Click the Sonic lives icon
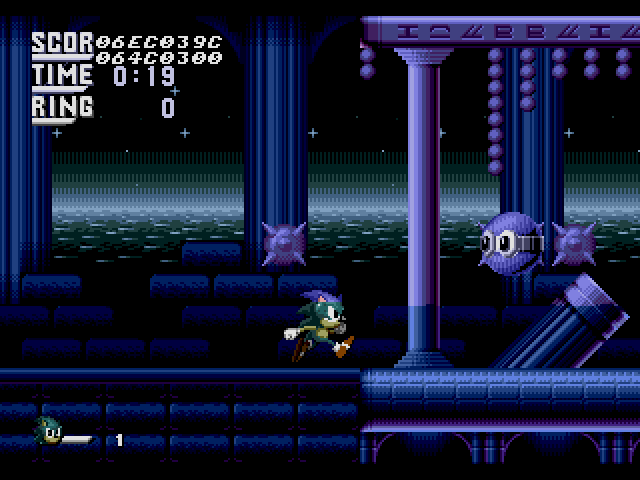The height and width of the screenshot is (480, 640). pos(48,431)
